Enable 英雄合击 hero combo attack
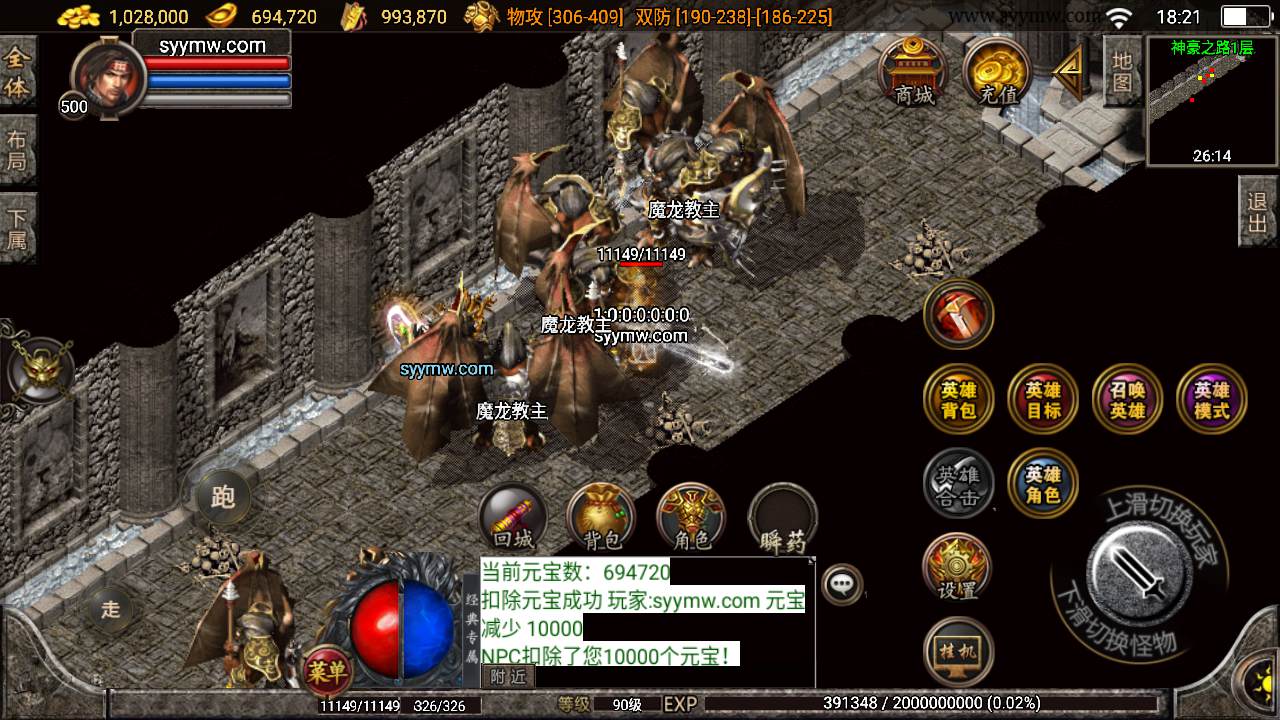The height and width of the screenshot is (720, 1280). (958, 483)
